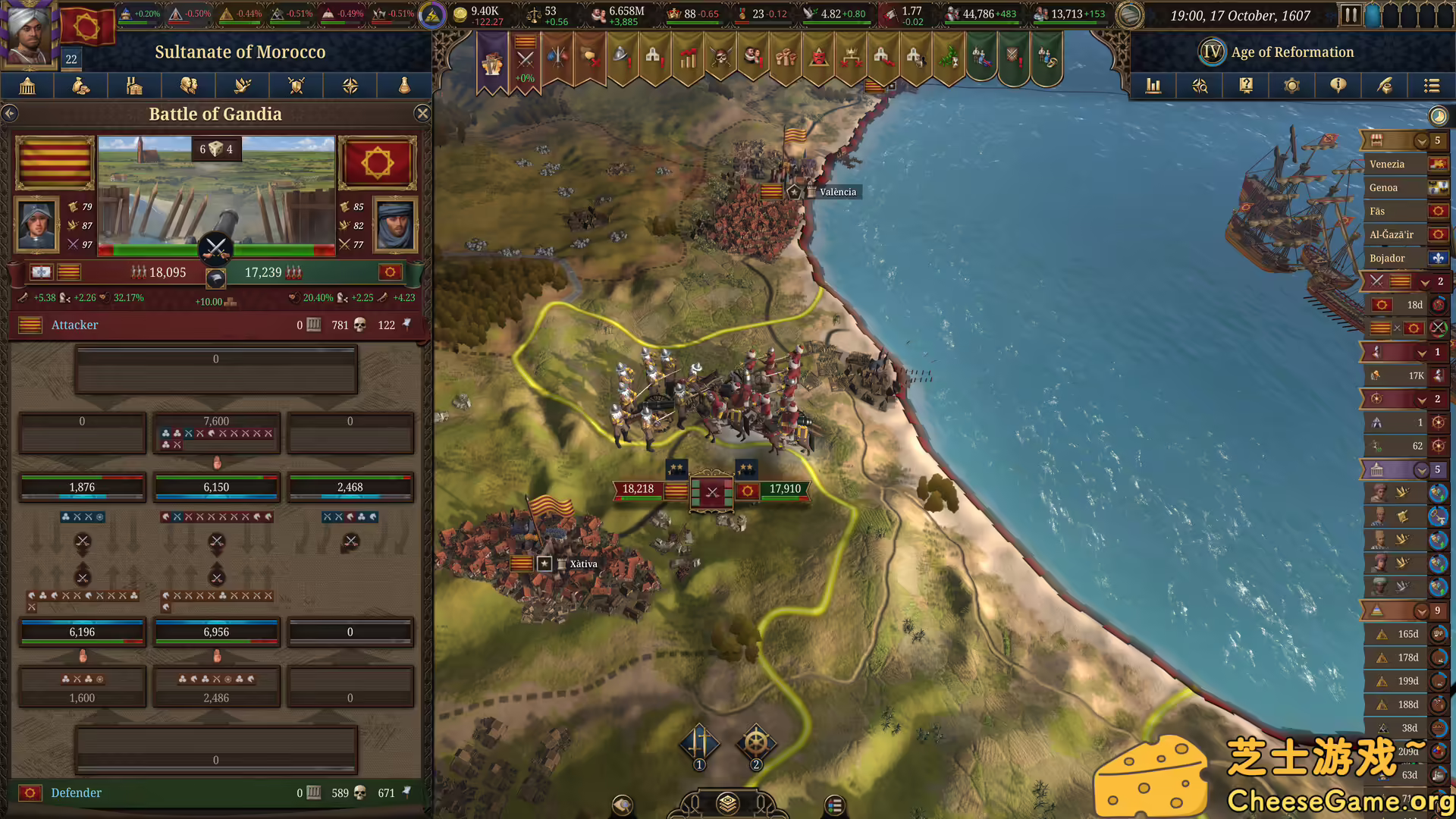Pin the Defender battle section
The height and width of the screenshot is (819, 1456).
(x=409, y=792)
